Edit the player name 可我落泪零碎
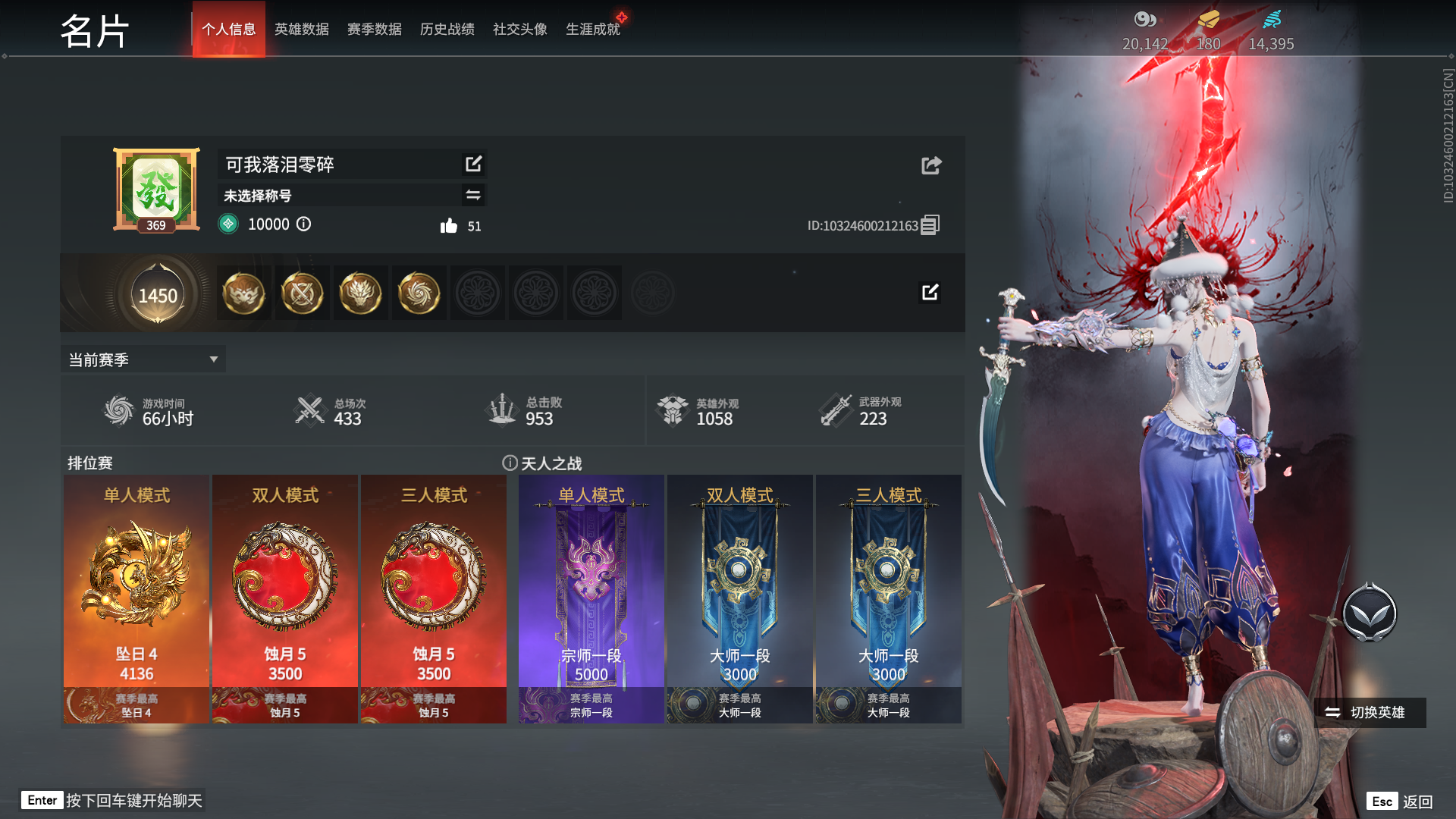This screenshot has height=819, width=1456. [x=473, y=164]
